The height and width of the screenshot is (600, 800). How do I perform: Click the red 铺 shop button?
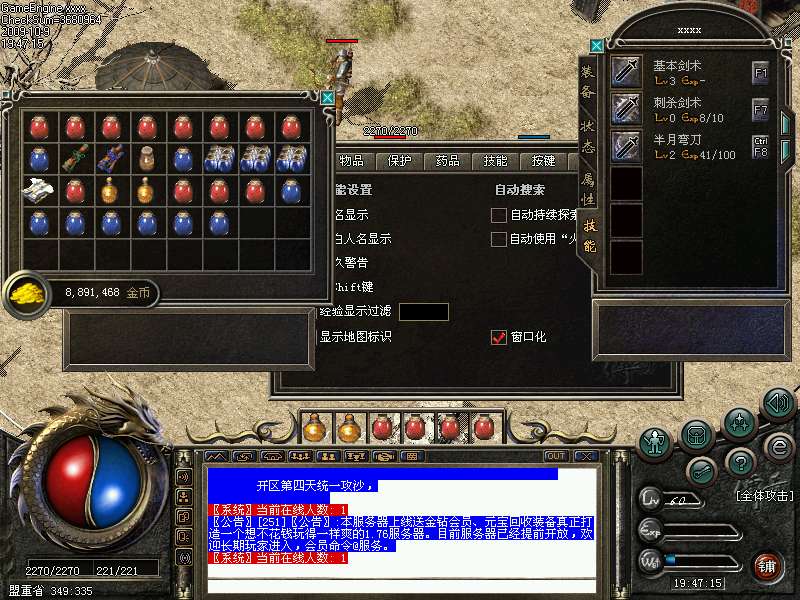[768, 565]
